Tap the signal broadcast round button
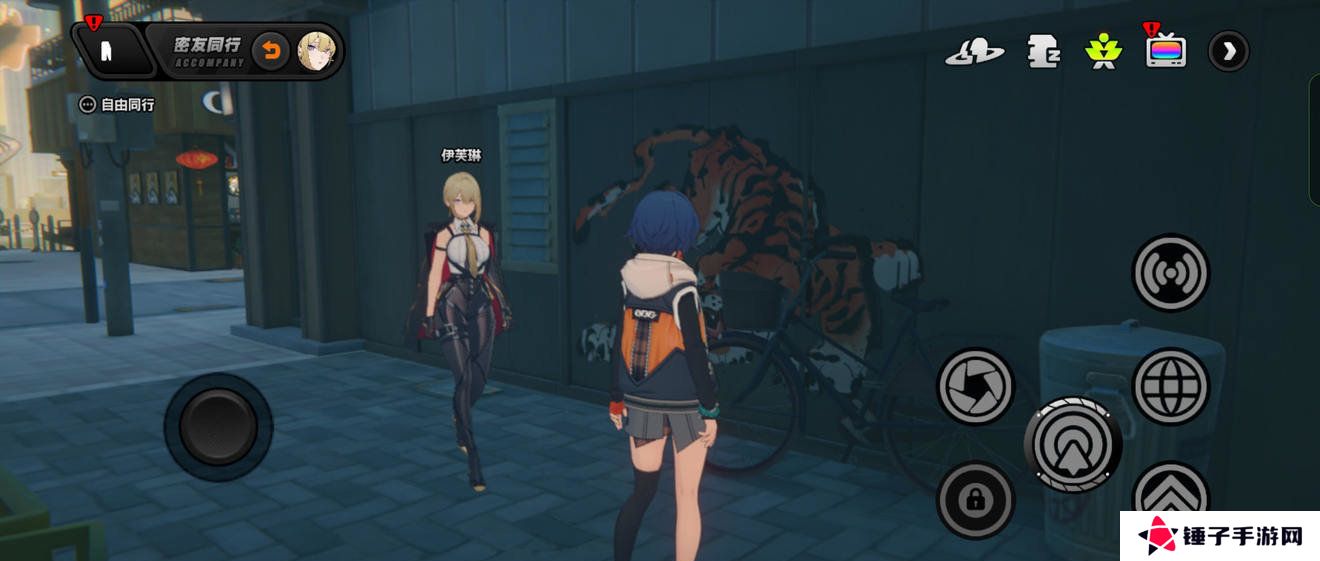The image size is (1320, 561). coord(1170,272)
